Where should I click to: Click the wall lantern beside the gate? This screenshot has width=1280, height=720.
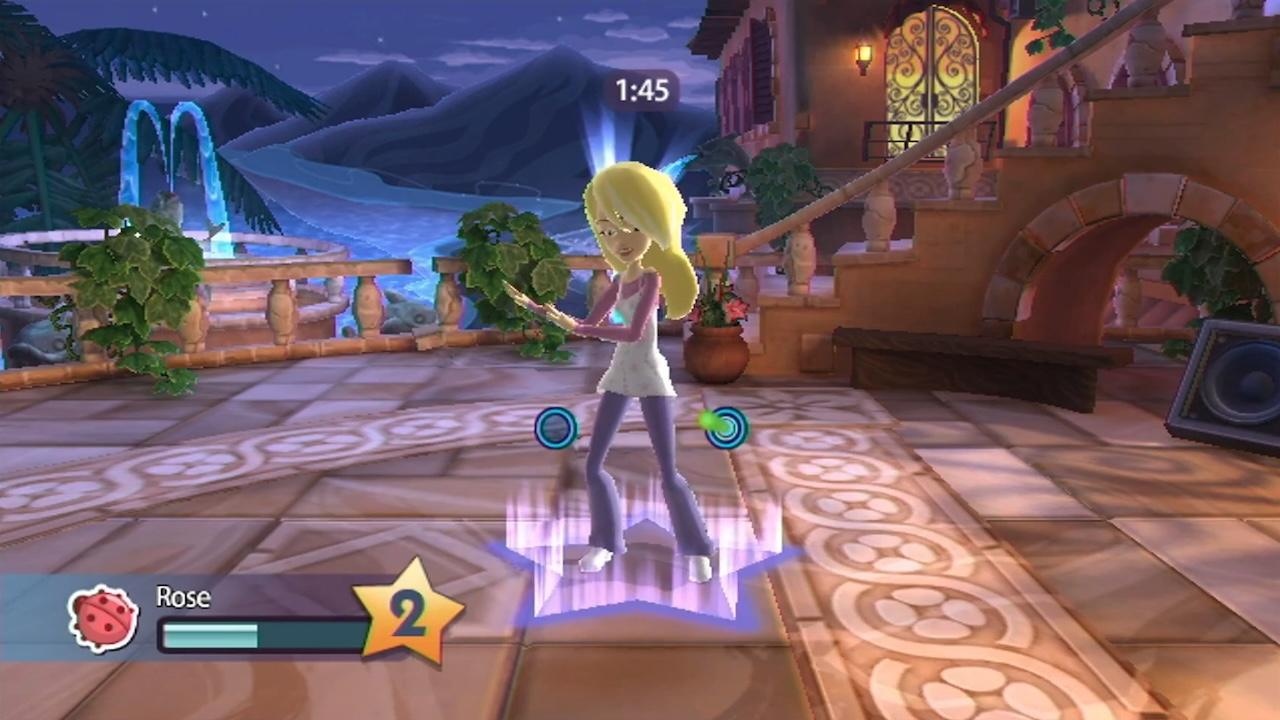click(862, 55)
